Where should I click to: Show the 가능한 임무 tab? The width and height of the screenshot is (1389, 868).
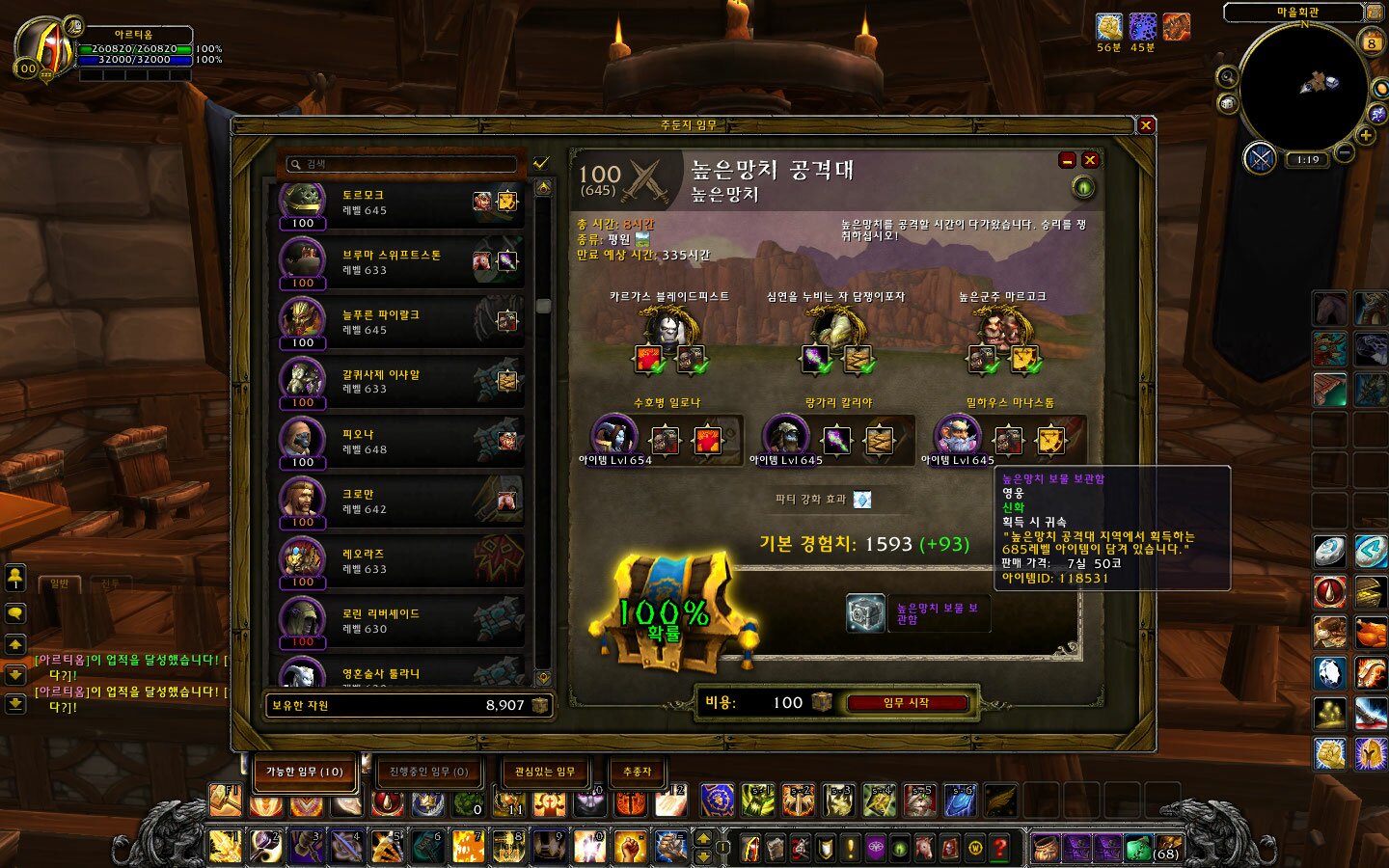[x=305, y=772]
